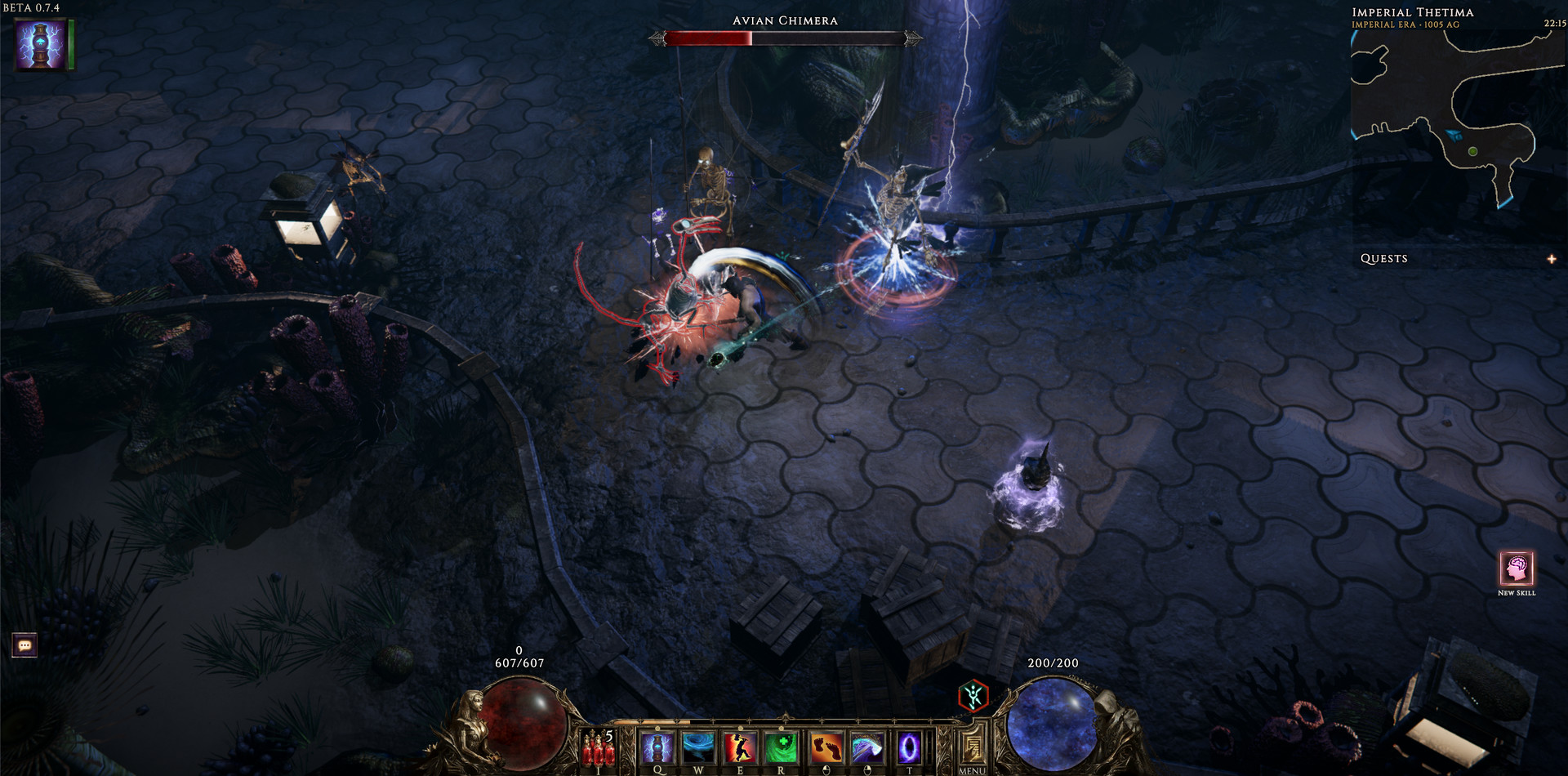Activate the blue maelstrom skill in slot W
Screen dimensions: 1568x776
pos(699,747)
